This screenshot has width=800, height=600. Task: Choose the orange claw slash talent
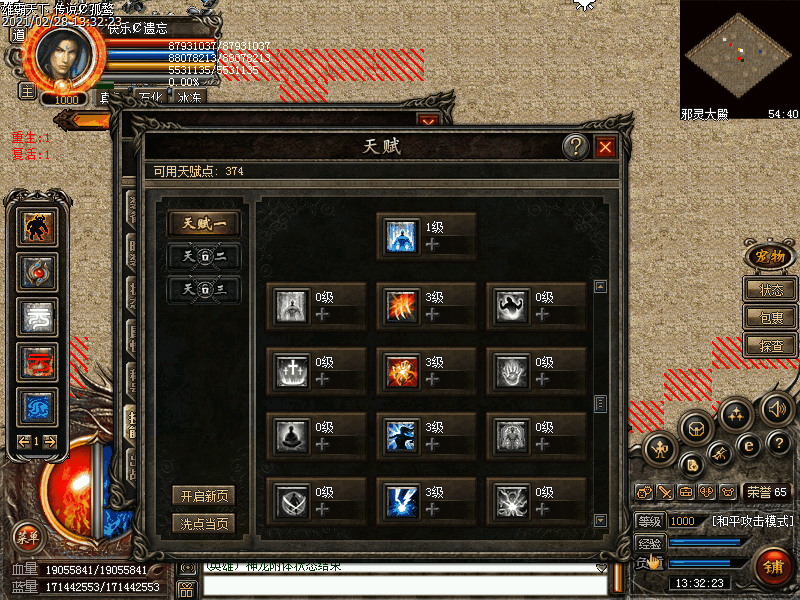point(402,306)
